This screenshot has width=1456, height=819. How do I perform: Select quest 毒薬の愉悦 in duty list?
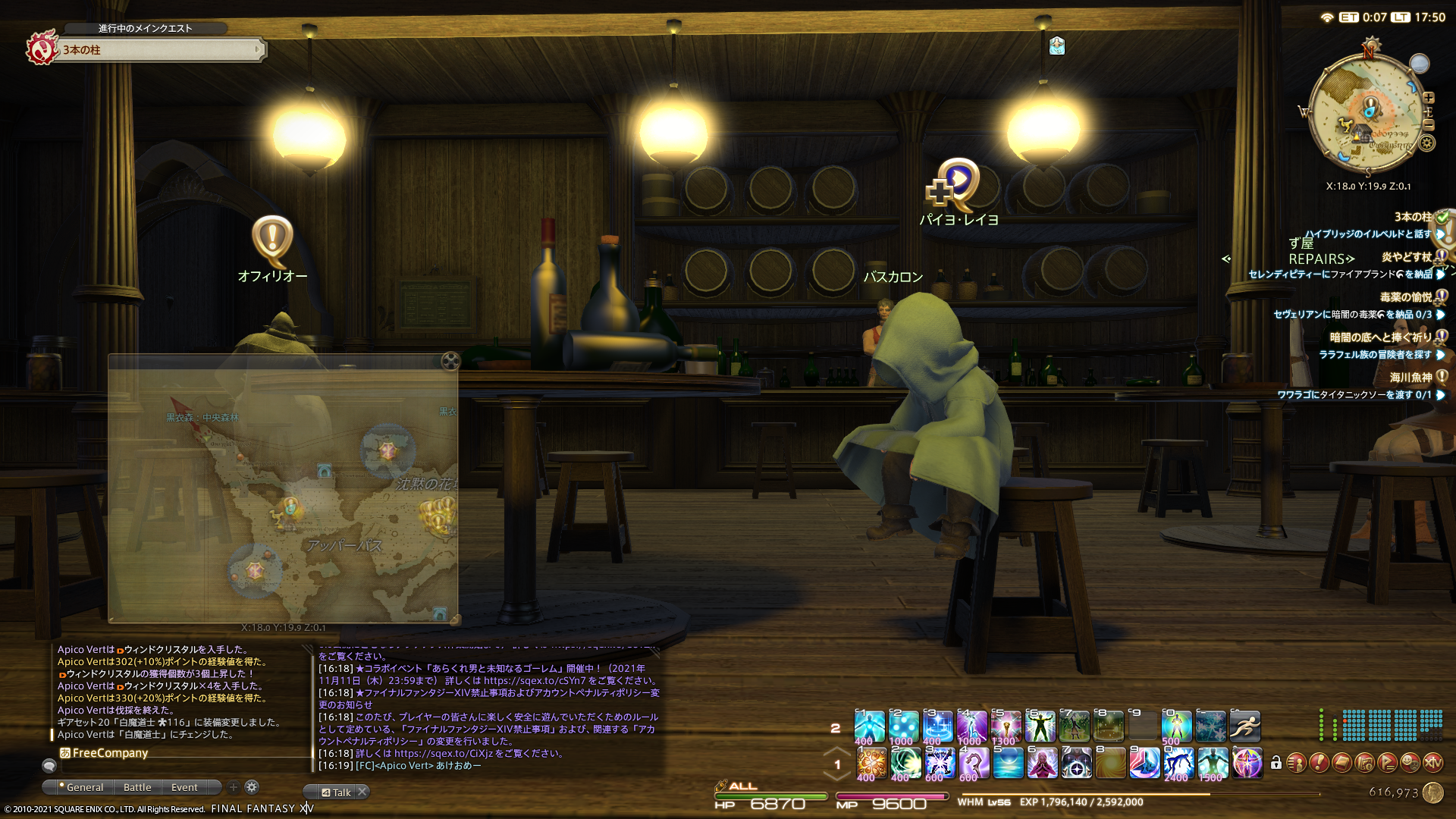point(1405,297)
